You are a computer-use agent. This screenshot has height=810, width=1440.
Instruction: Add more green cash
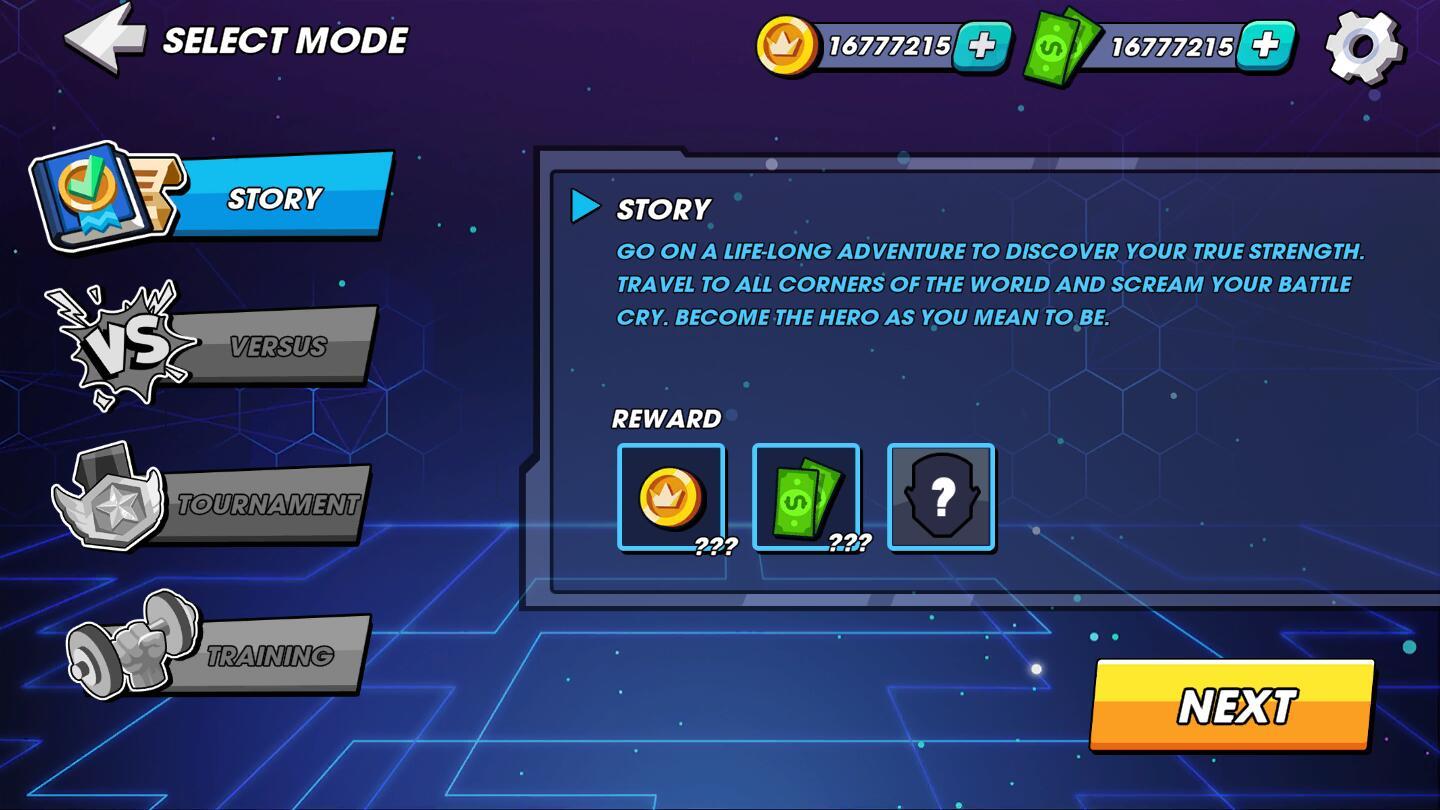click(x=1265, y=46)
